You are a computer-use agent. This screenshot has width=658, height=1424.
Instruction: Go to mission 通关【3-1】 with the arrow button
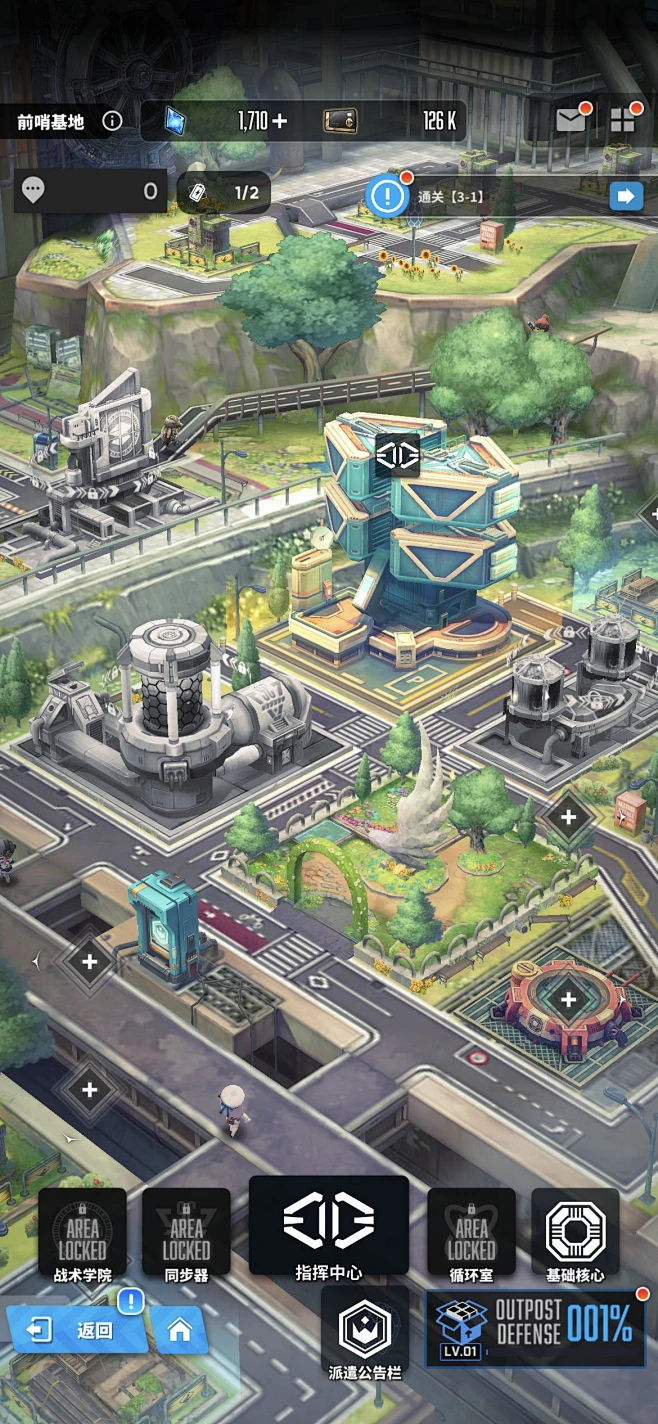626,196
